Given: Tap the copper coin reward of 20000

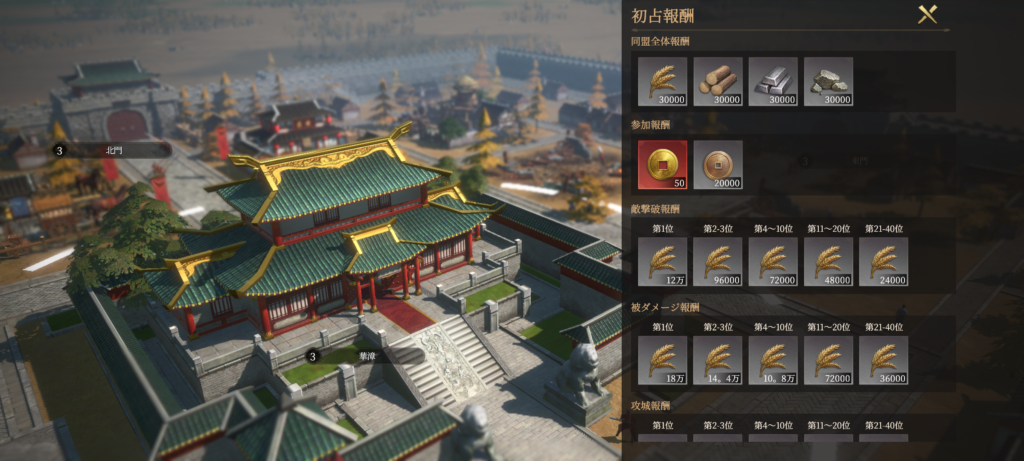Looking at the screenshot, I should [718, 165].
